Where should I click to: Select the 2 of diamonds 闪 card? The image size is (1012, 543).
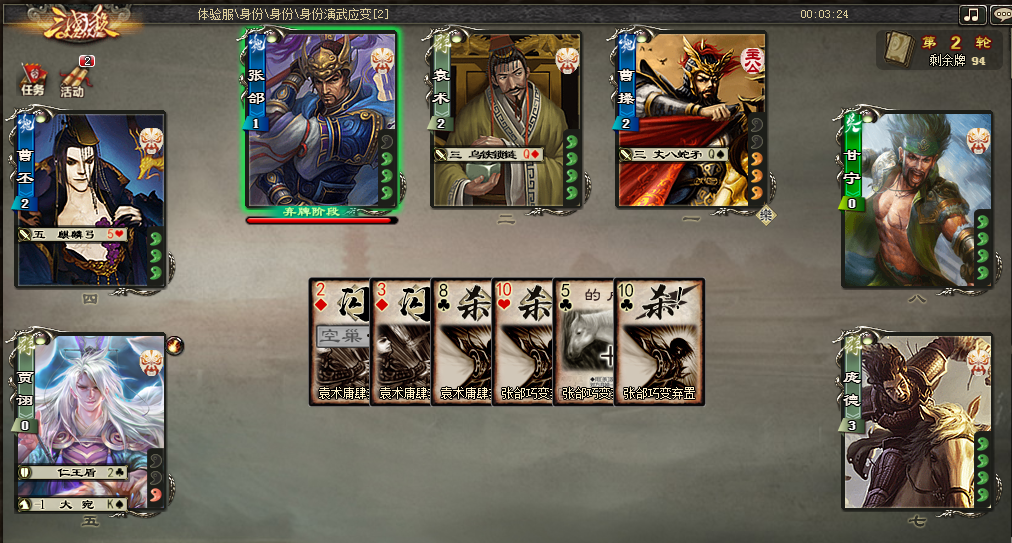pyautogui.click(x=339, y=340)
